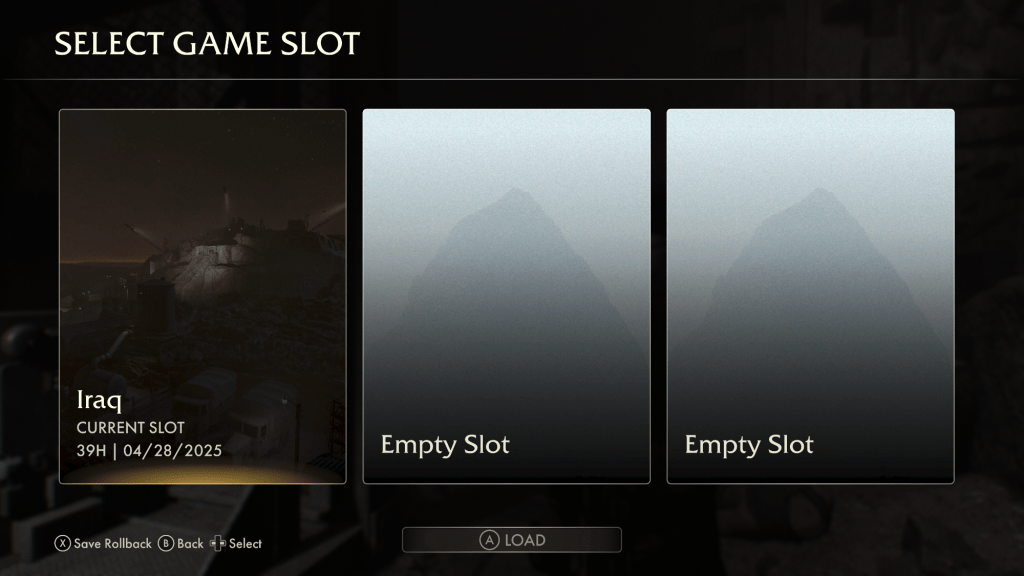Select the Iraq save slot
This screenshot has height=576, width=1024.
tap(203, 296)
